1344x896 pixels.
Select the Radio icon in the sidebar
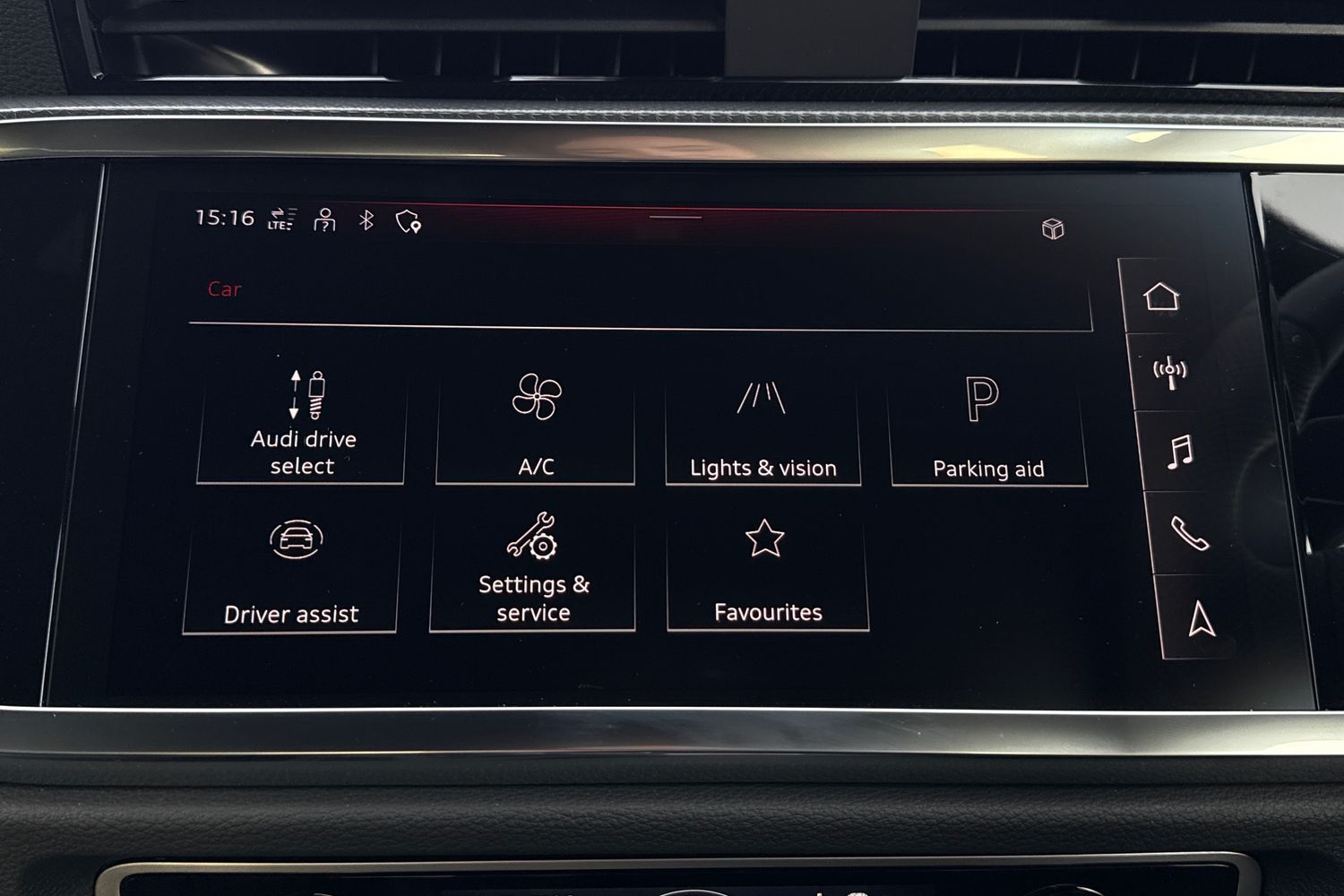coord(1168,370)
